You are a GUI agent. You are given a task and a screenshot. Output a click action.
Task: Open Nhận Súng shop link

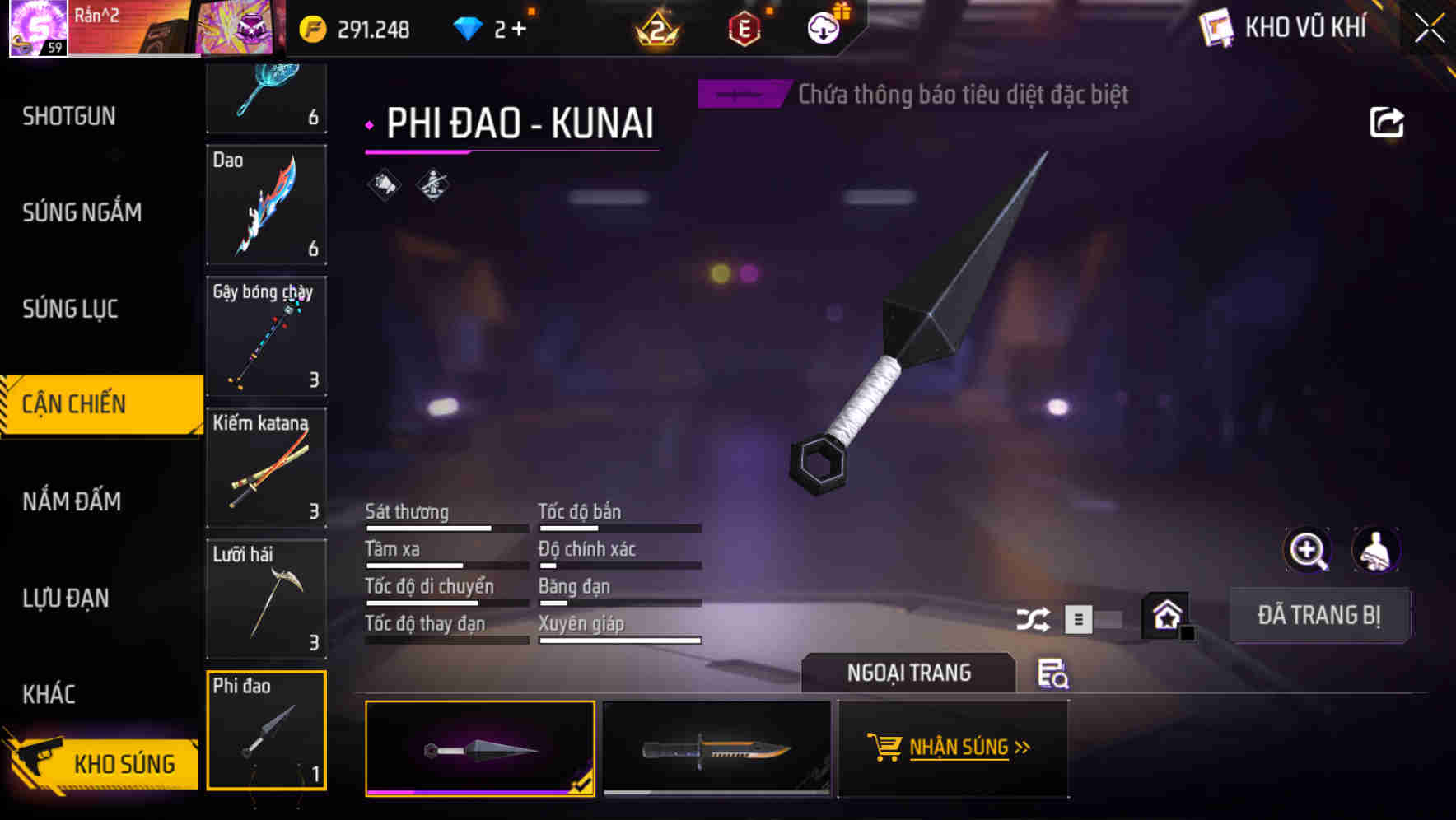coord(953,748)
